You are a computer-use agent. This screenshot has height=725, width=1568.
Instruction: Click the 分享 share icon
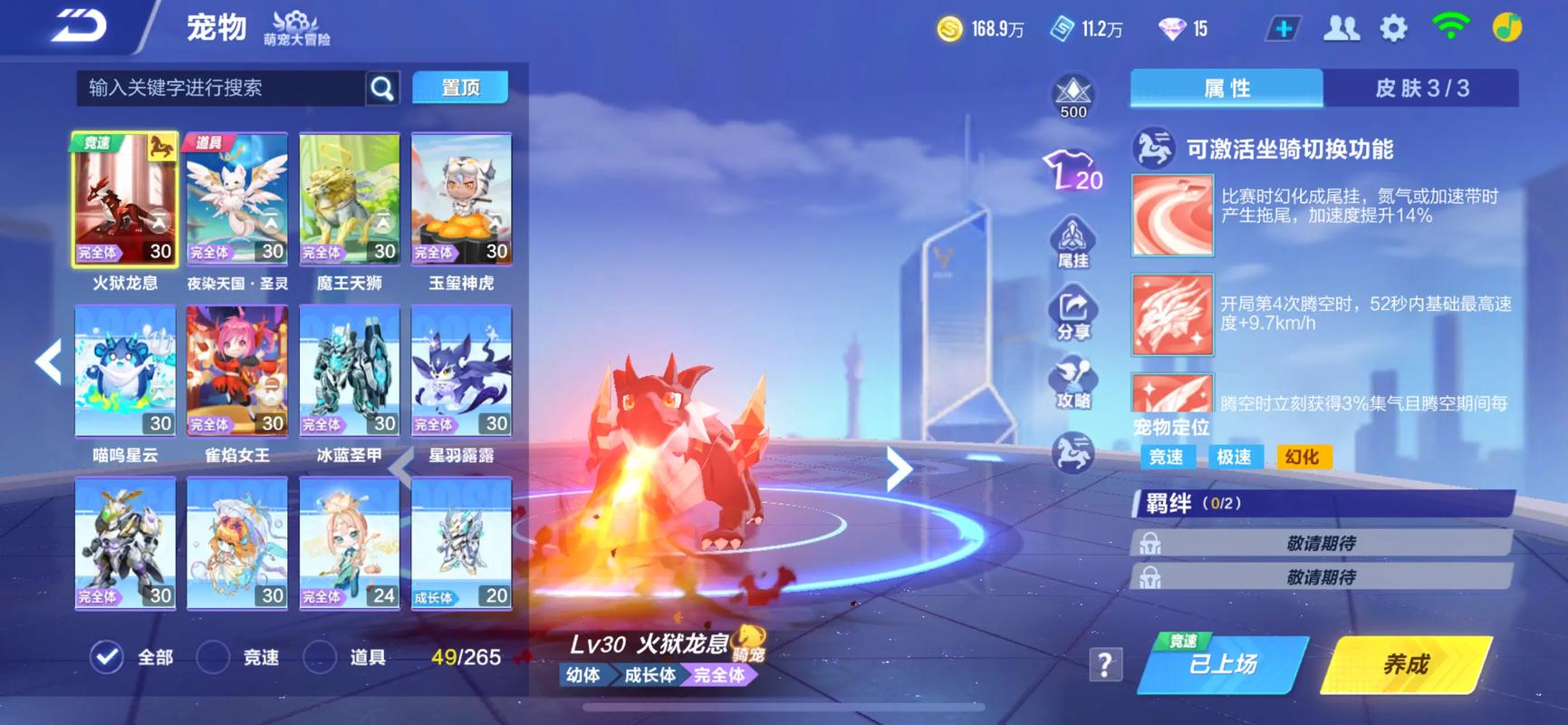[1073, 311]
